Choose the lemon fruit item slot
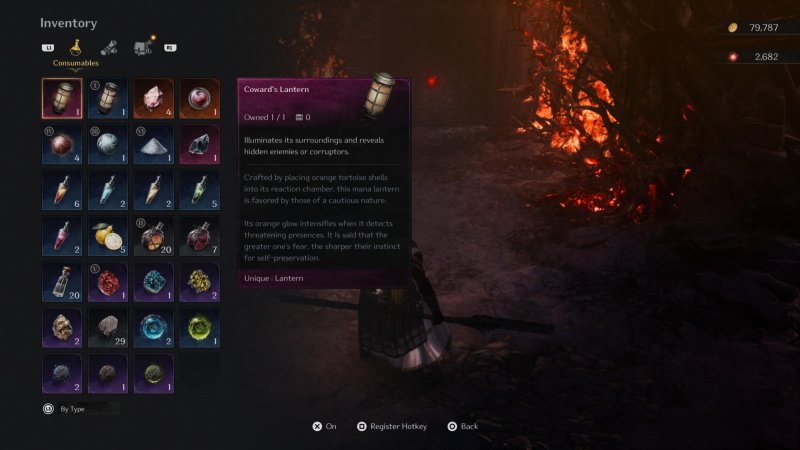Screen dimensions: 800x450 click(107, 236)
